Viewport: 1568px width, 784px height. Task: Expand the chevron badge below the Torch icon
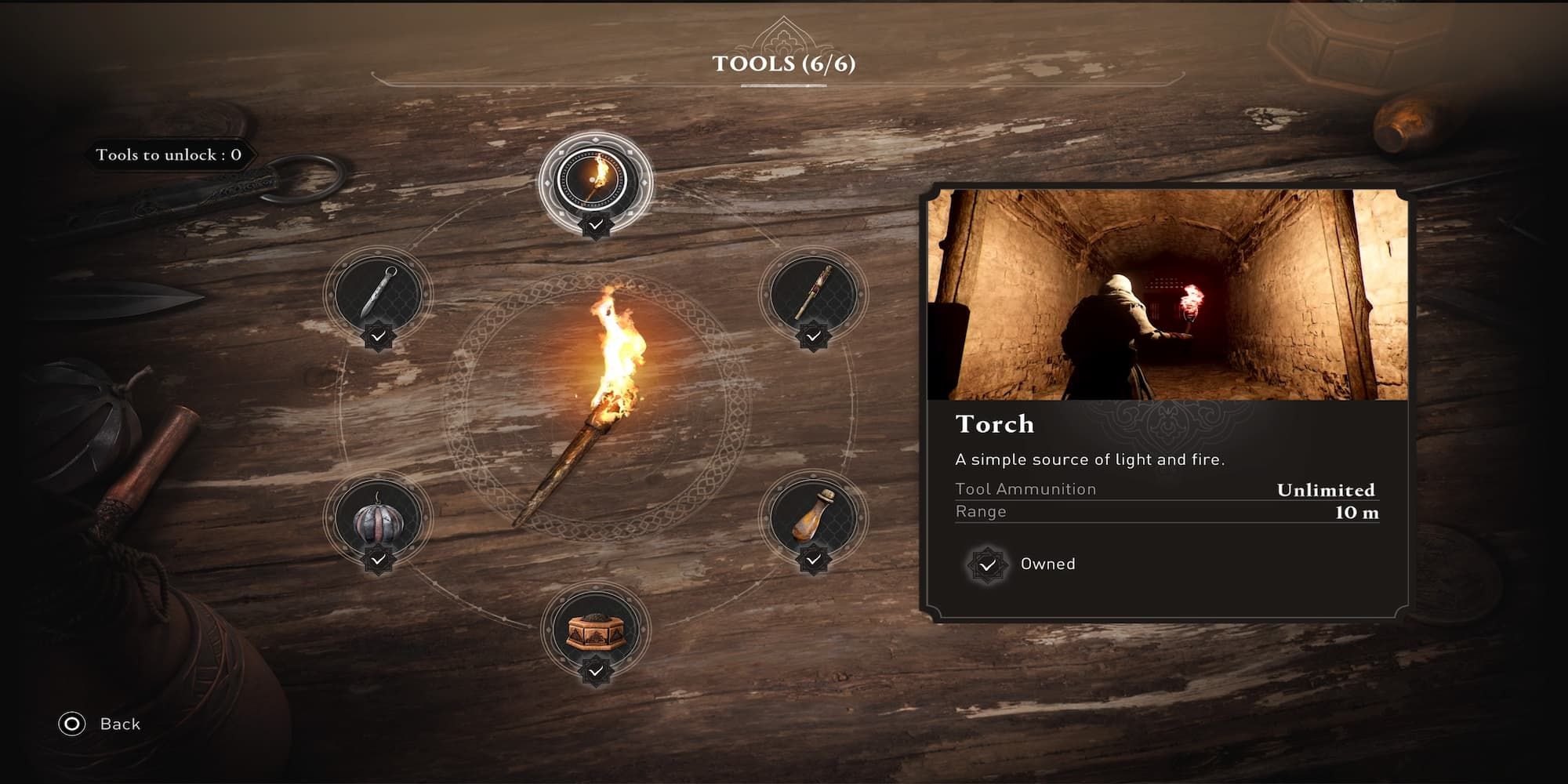(x=597, y=224)
